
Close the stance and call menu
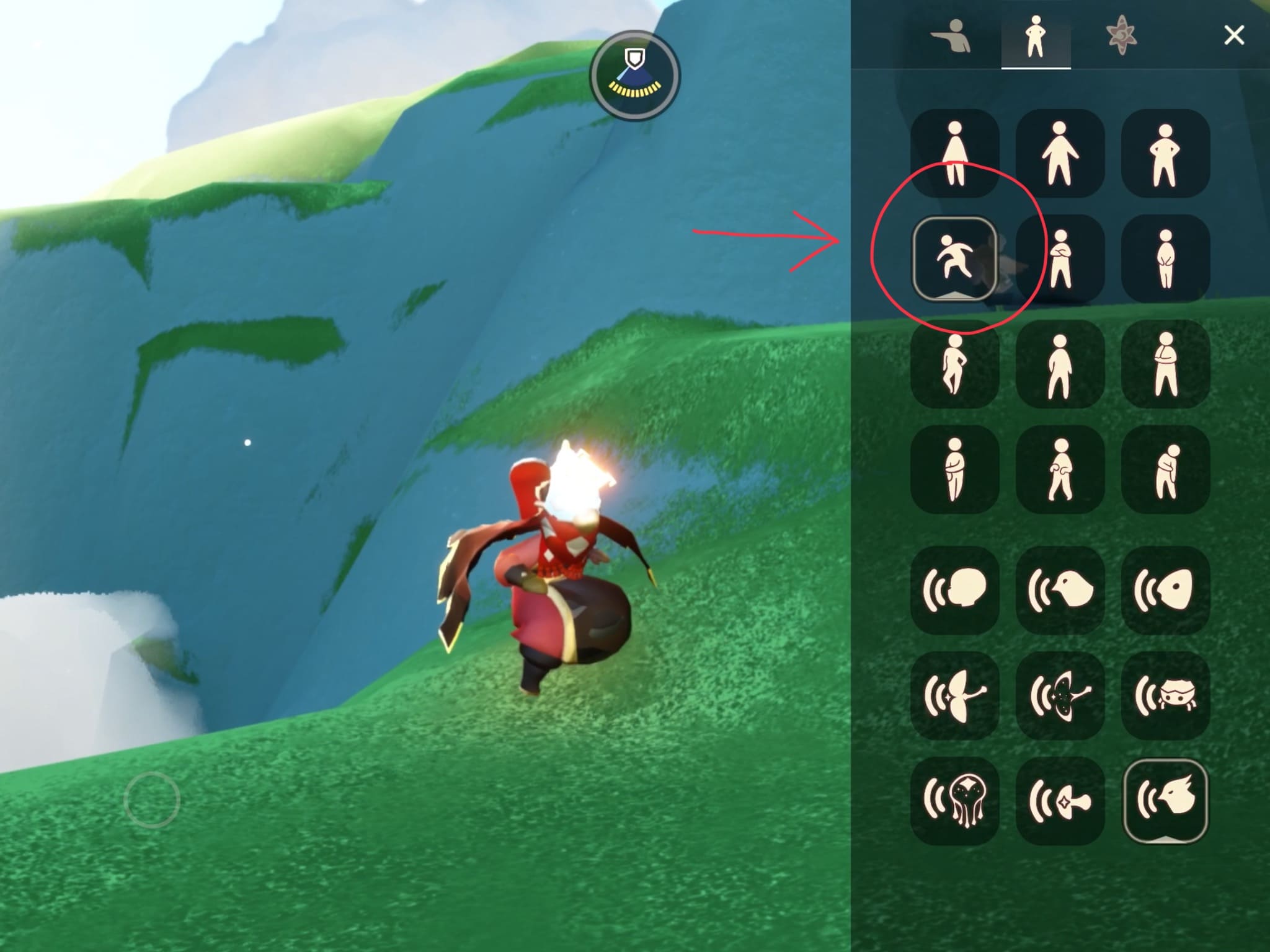click(1233, 35)
